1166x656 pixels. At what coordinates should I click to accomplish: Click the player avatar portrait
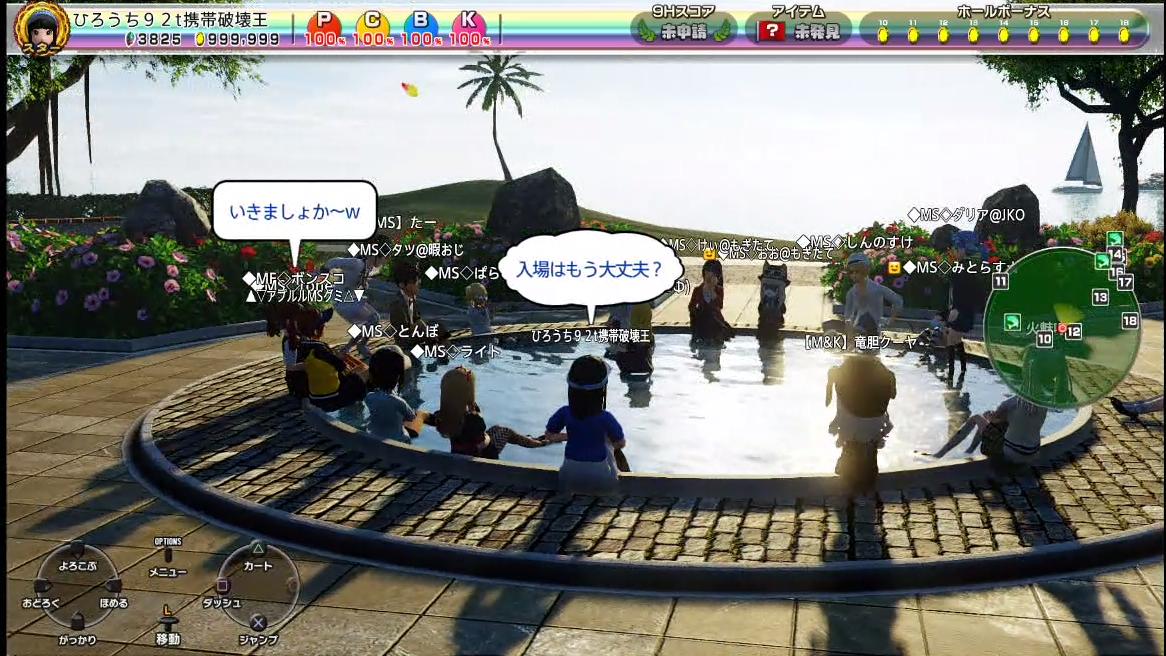point(41,27)
